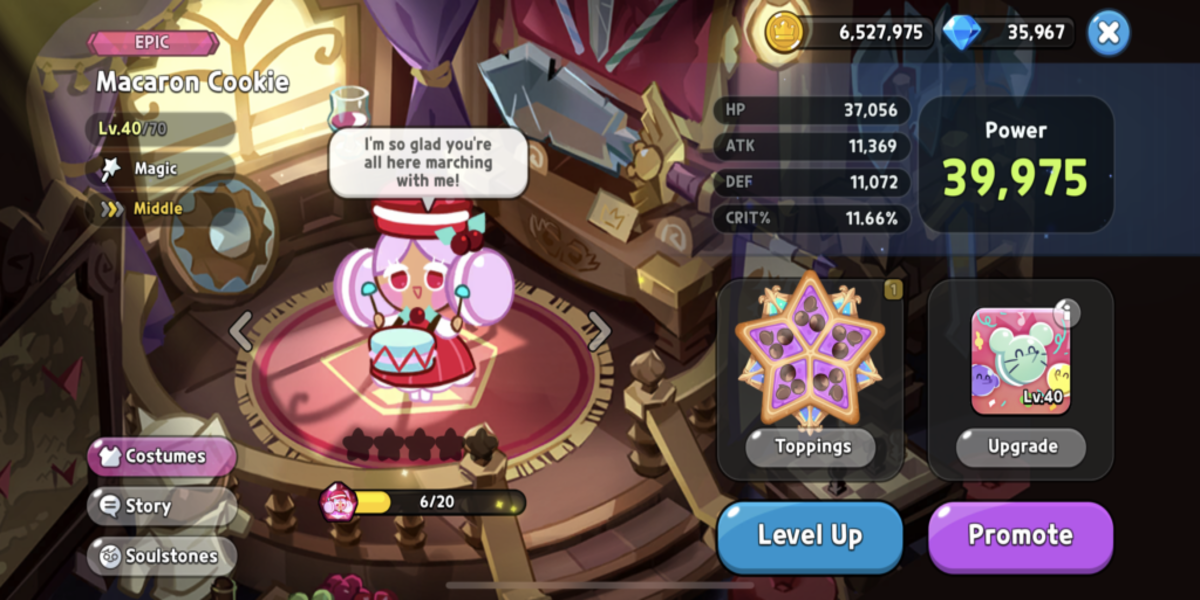Tap the gold coin currency icon
The width and height of the screenshot is (1200, 600).
[x=785, y=32]
